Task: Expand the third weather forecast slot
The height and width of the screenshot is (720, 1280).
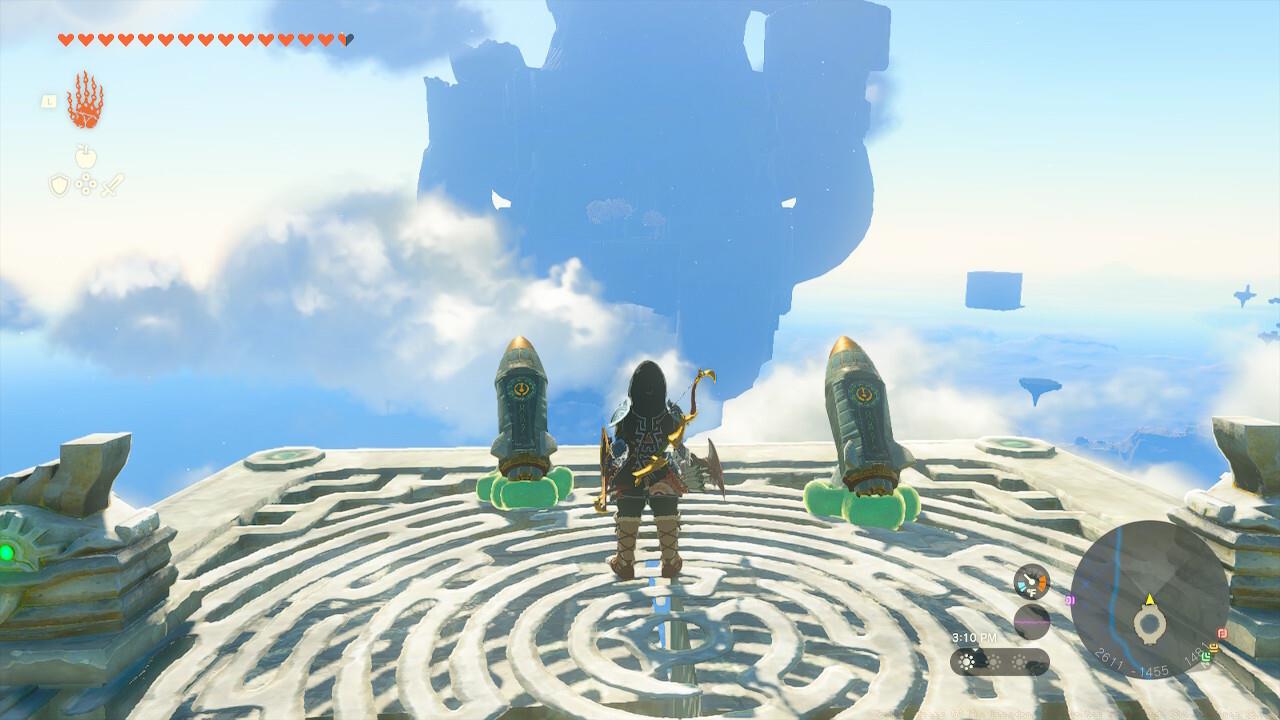Action: 1019,661
